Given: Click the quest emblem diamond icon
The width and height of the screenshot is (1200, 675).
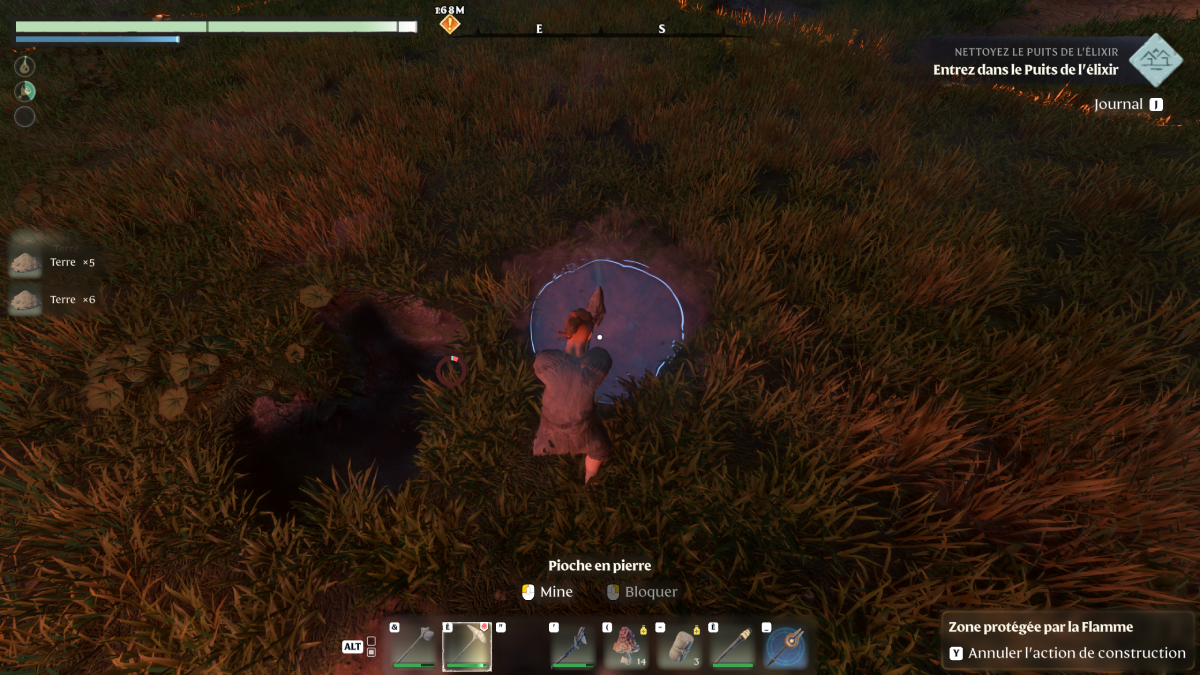Looking at the screenshot, I should pyautogui.click(x=1156, y=60).
